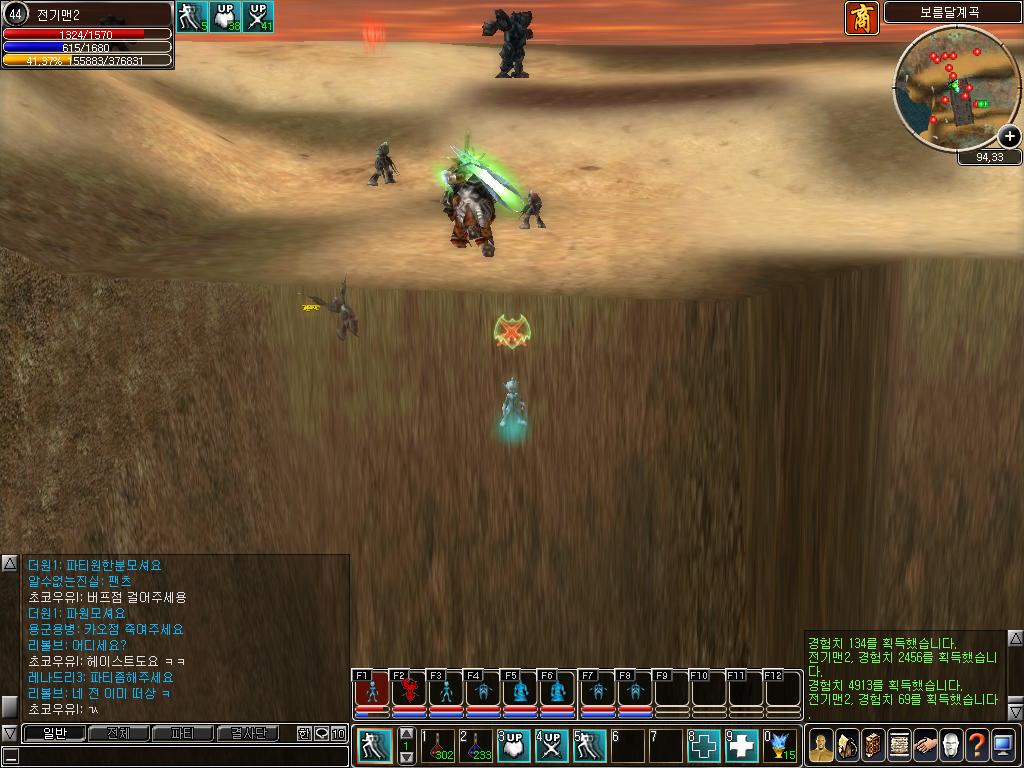Use the blue potion in slot 2

click(475, 746)
